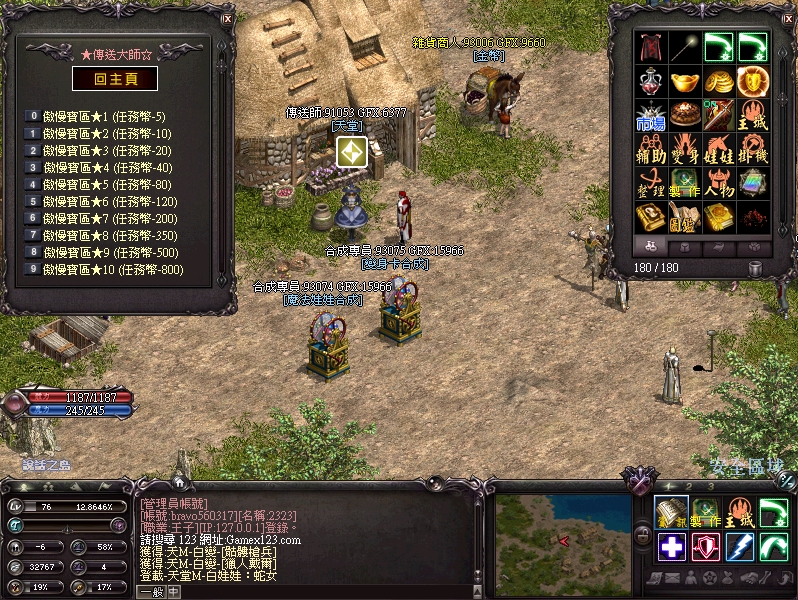Open the 人物 character icon in inventory
The width and height of the screenshot is (798, 600).
pos(719,184)
